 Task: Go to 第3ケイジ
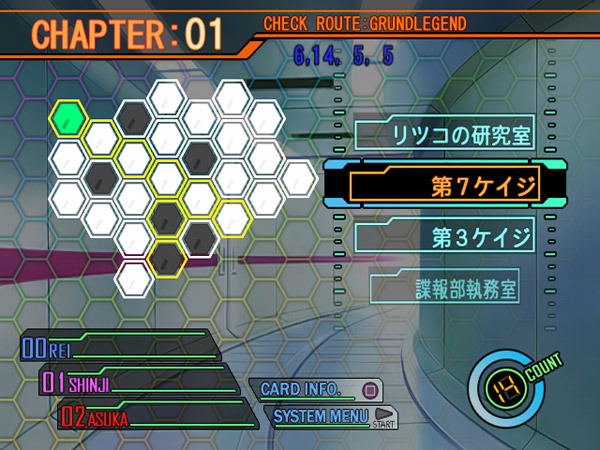click(444, 238)
